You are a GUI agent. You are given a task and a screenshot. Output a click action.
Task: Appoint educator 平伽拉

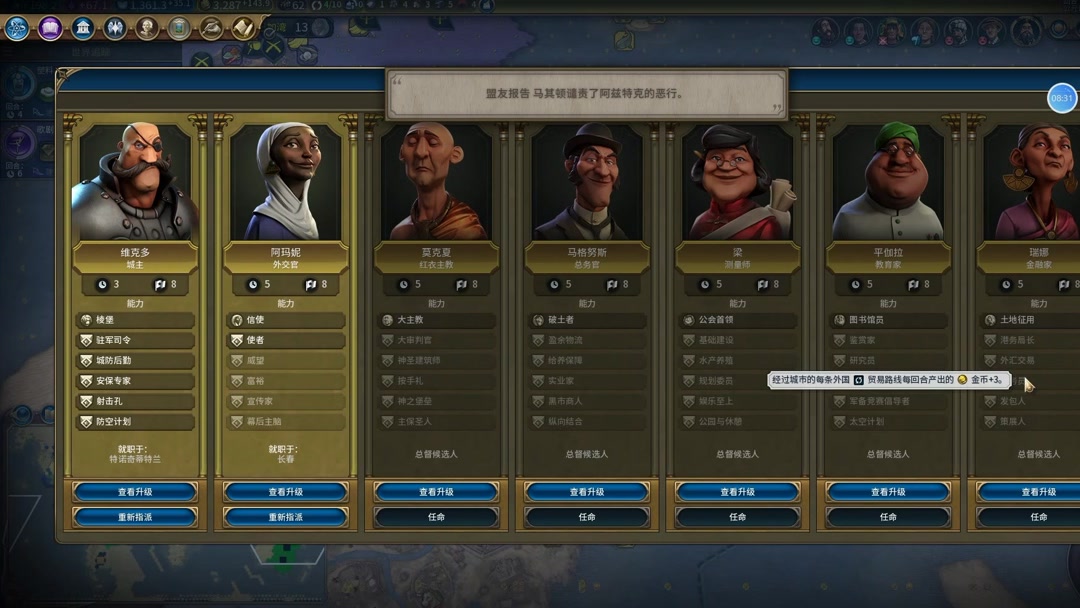pyautogui.click(x=888, y=517)
